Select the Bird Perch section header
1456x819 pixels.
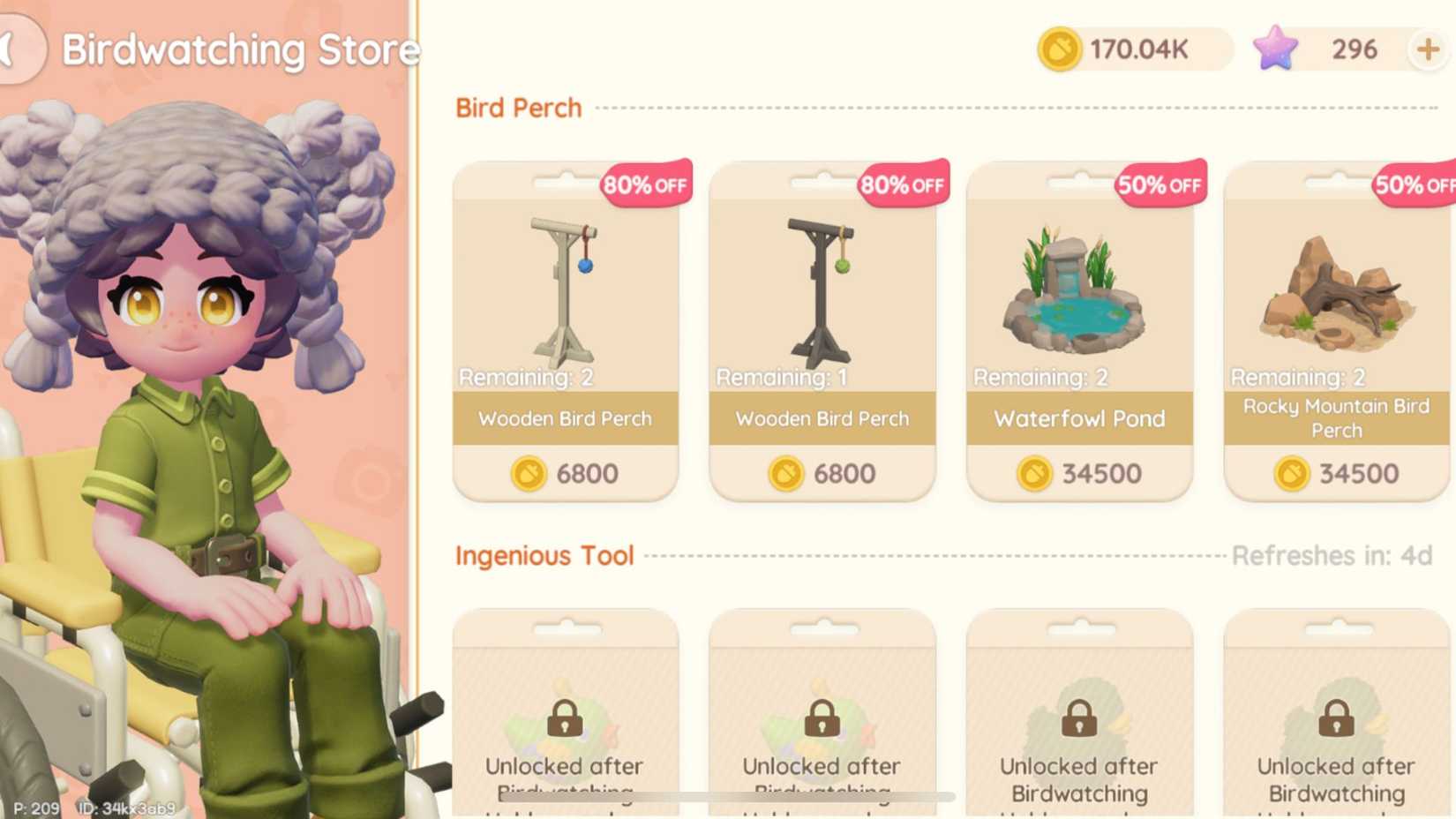pyautogui.click(x=517, y=108)
